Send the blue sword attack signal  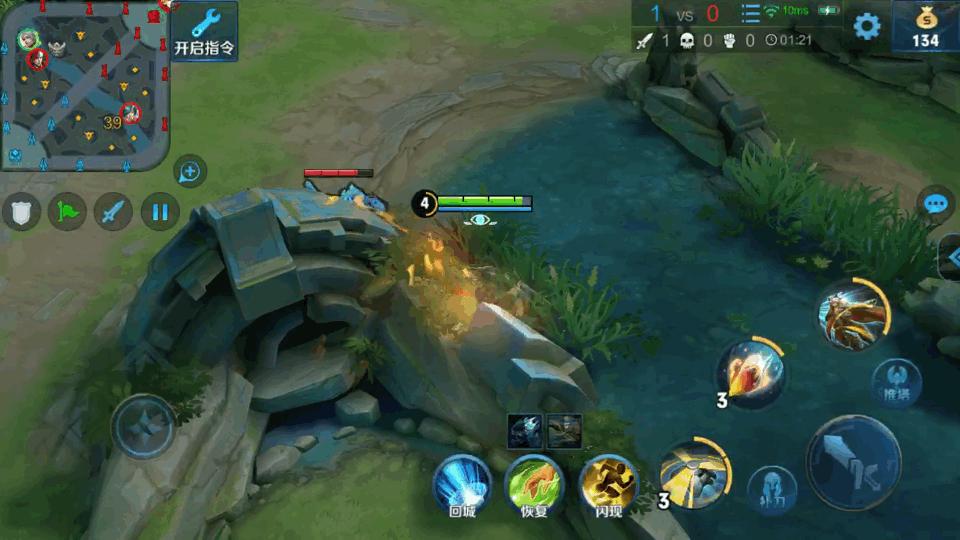click(x=113, y=211)
